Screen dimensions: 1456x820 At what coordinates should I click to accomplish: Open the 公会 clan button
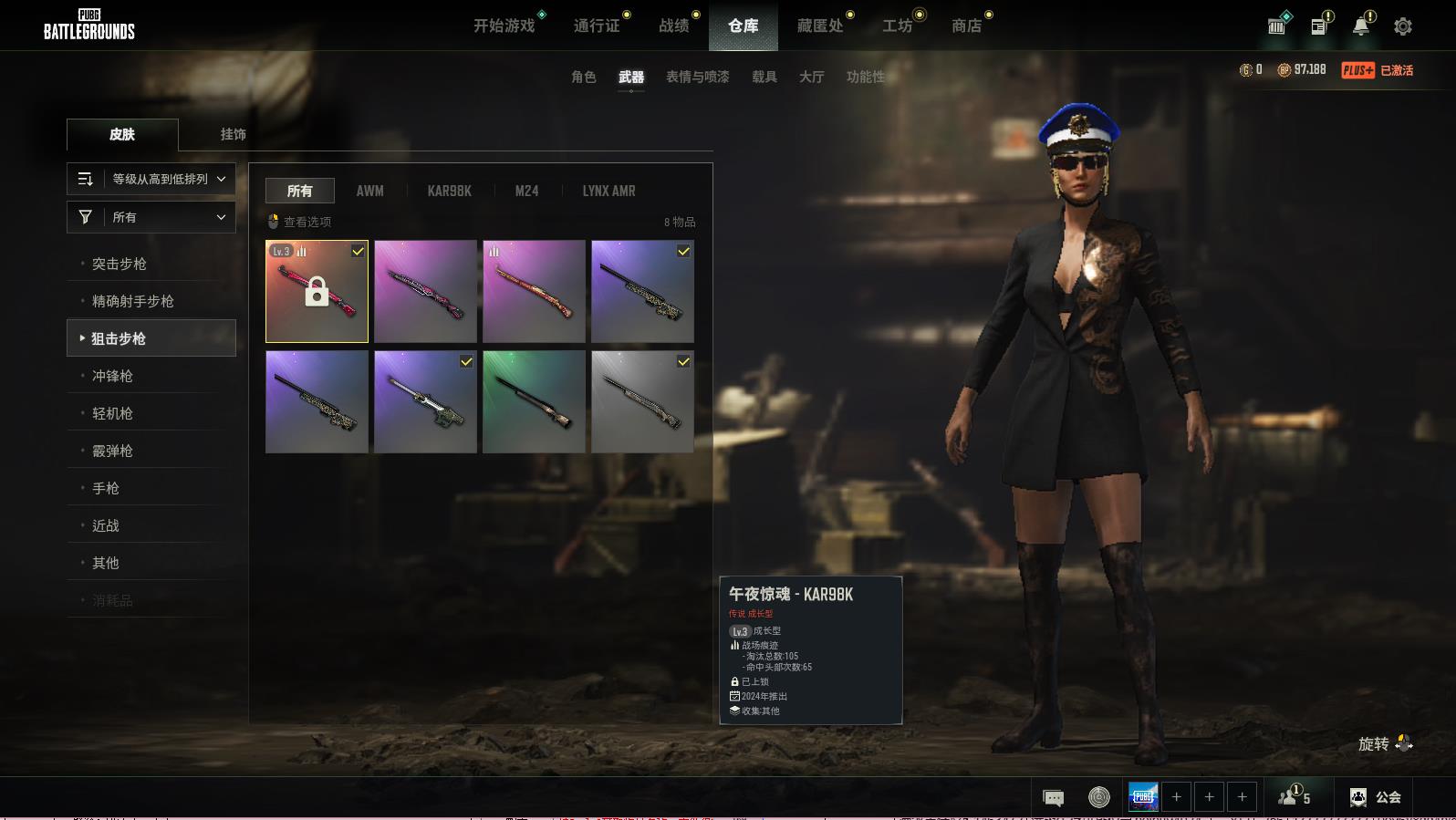[1376, 797]
